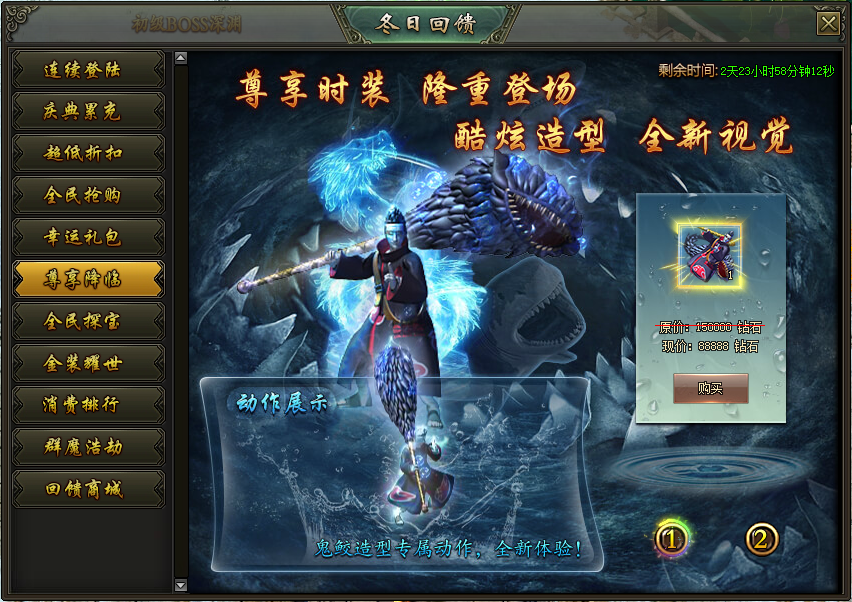The height and width of the screenshot is (602, 852).
Task: Switch to page 1 of the showcase
Action: (672, 540)
